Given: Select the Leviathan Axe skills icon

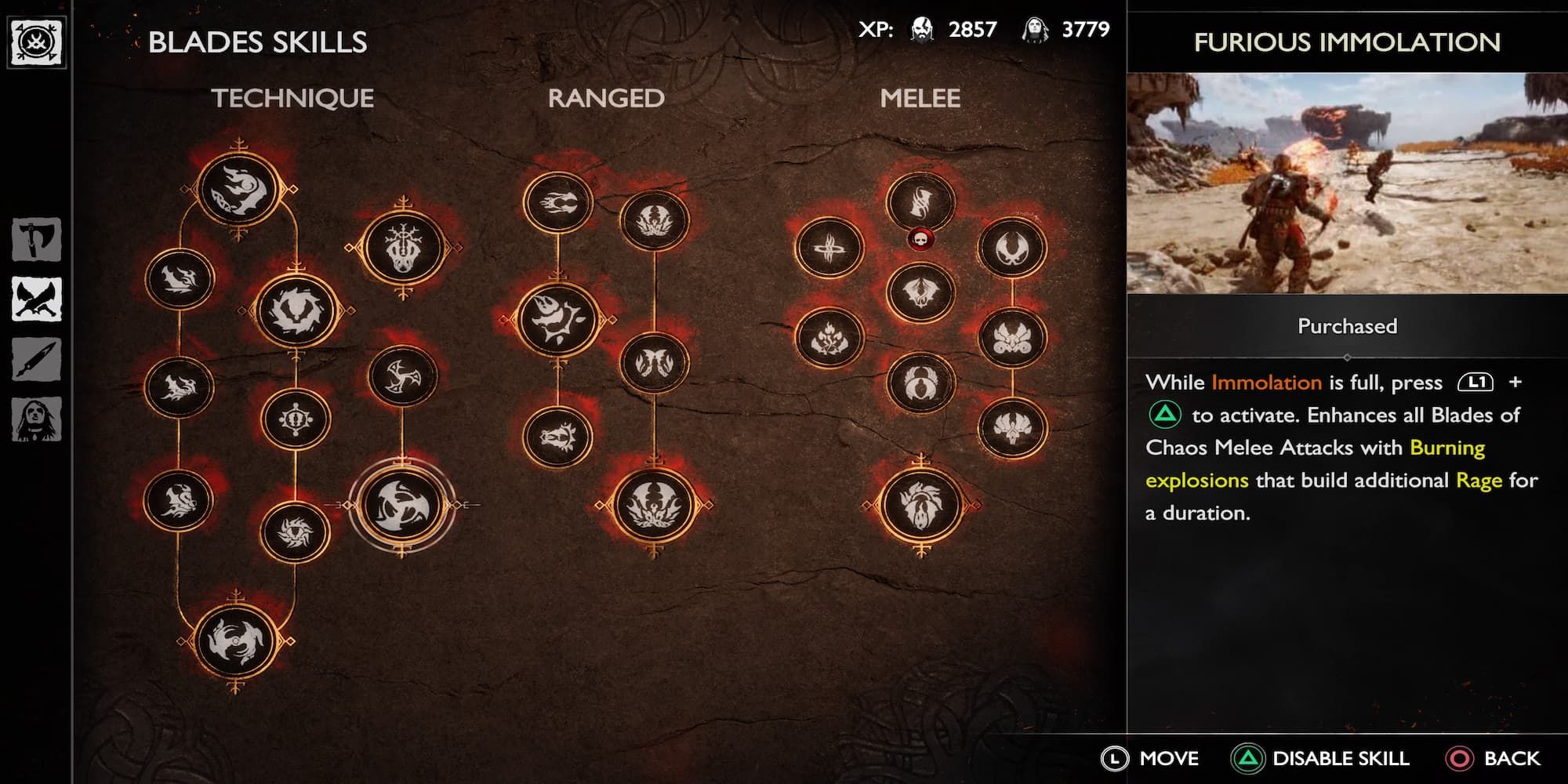Looking at the screenshot, I should (35, 240).
